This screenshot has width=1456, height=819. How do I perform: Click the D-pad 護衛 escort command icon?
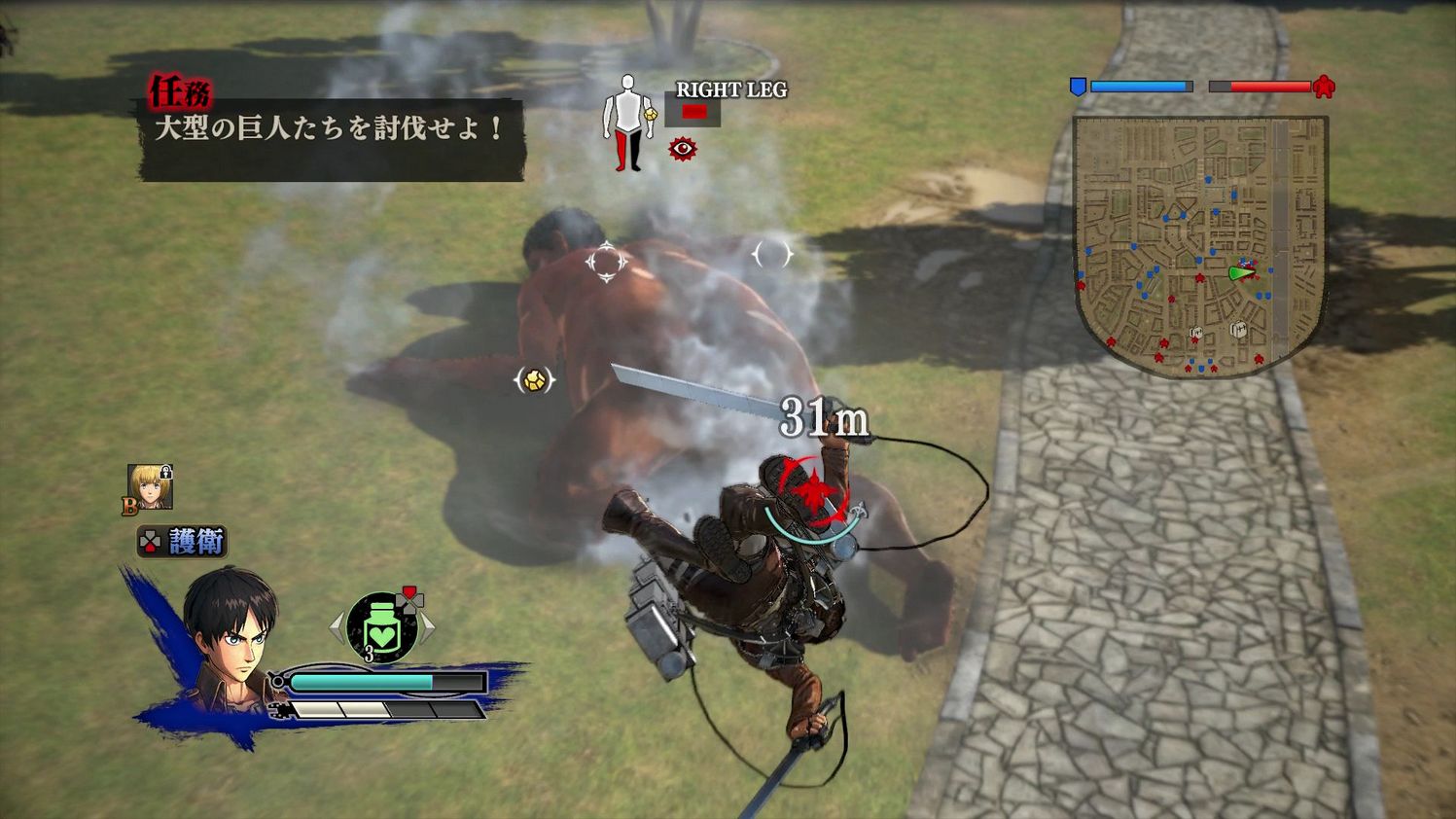tap(150, 539)
